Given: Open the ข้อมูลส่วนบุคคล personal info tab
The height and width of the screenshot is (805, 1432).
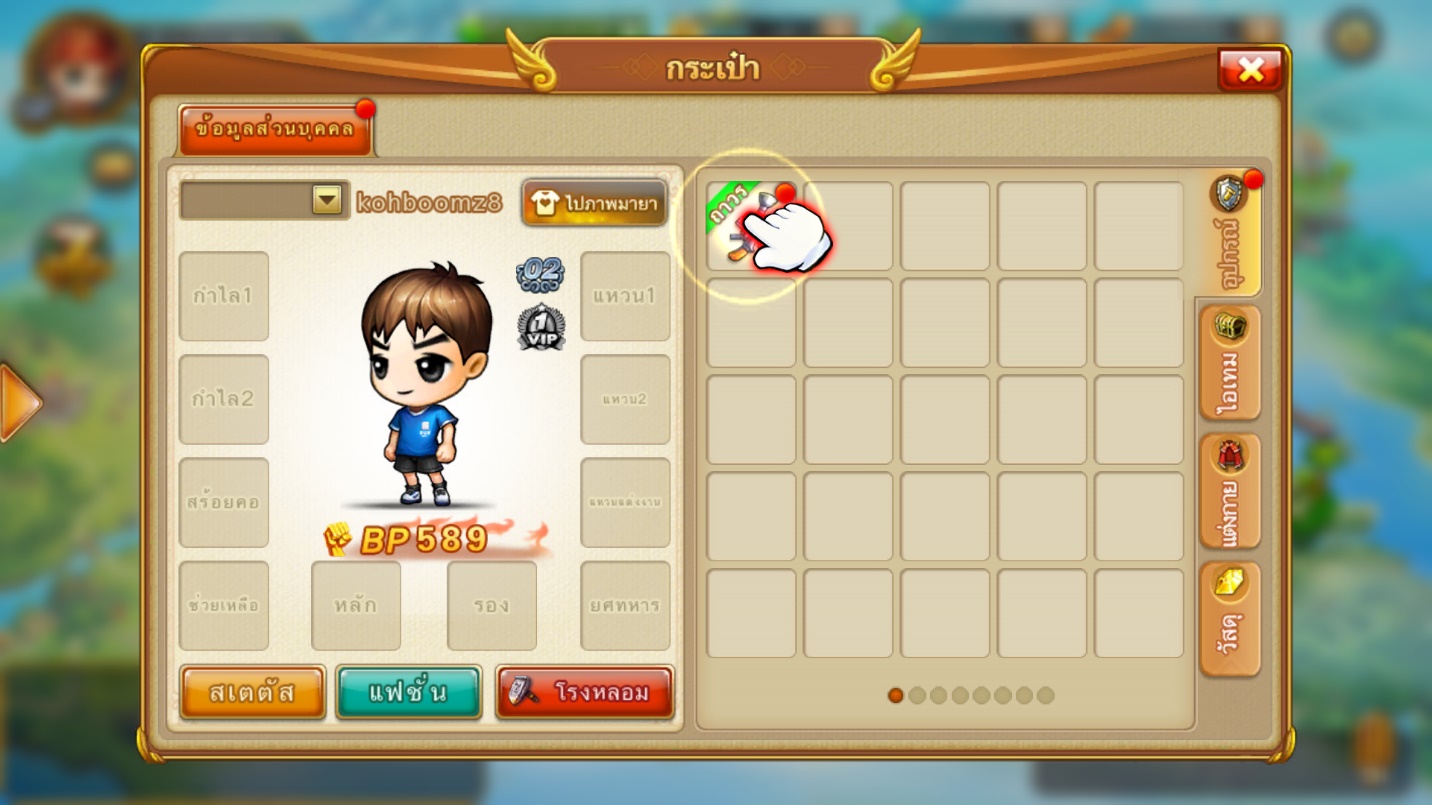Looking at the screenshot, I should coord(274,131).
